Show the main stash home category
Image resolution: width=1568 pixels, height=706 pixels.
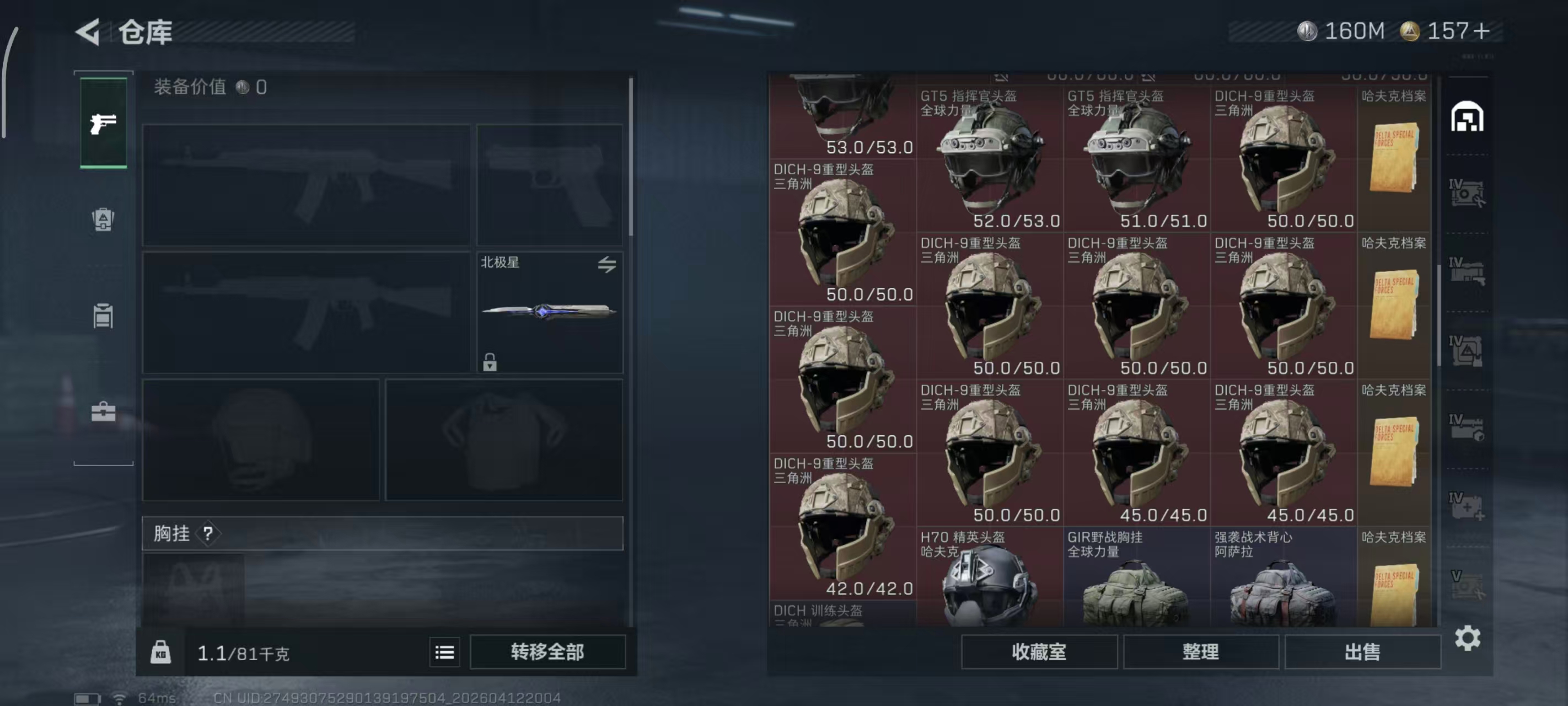(1467, 117)
